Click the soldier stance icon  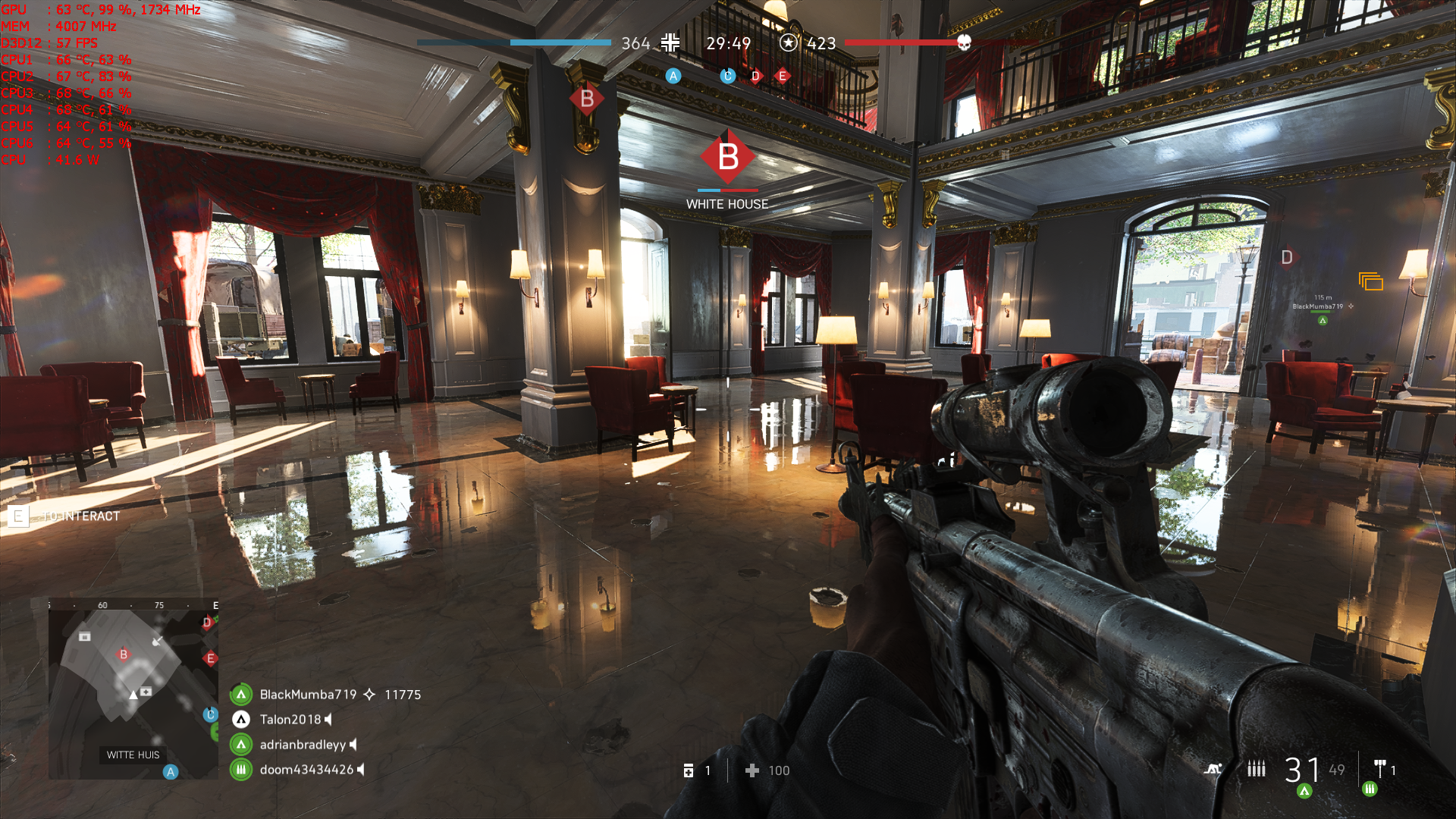pos(1213,770)
